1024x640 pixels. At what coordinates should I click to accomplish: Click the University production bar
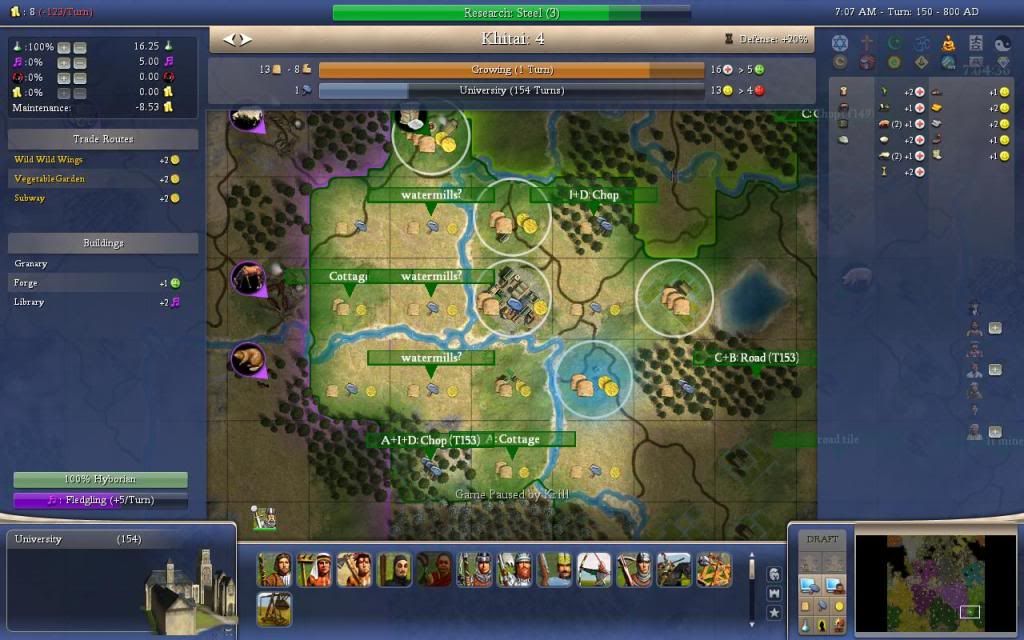click(x=511, y=91)
